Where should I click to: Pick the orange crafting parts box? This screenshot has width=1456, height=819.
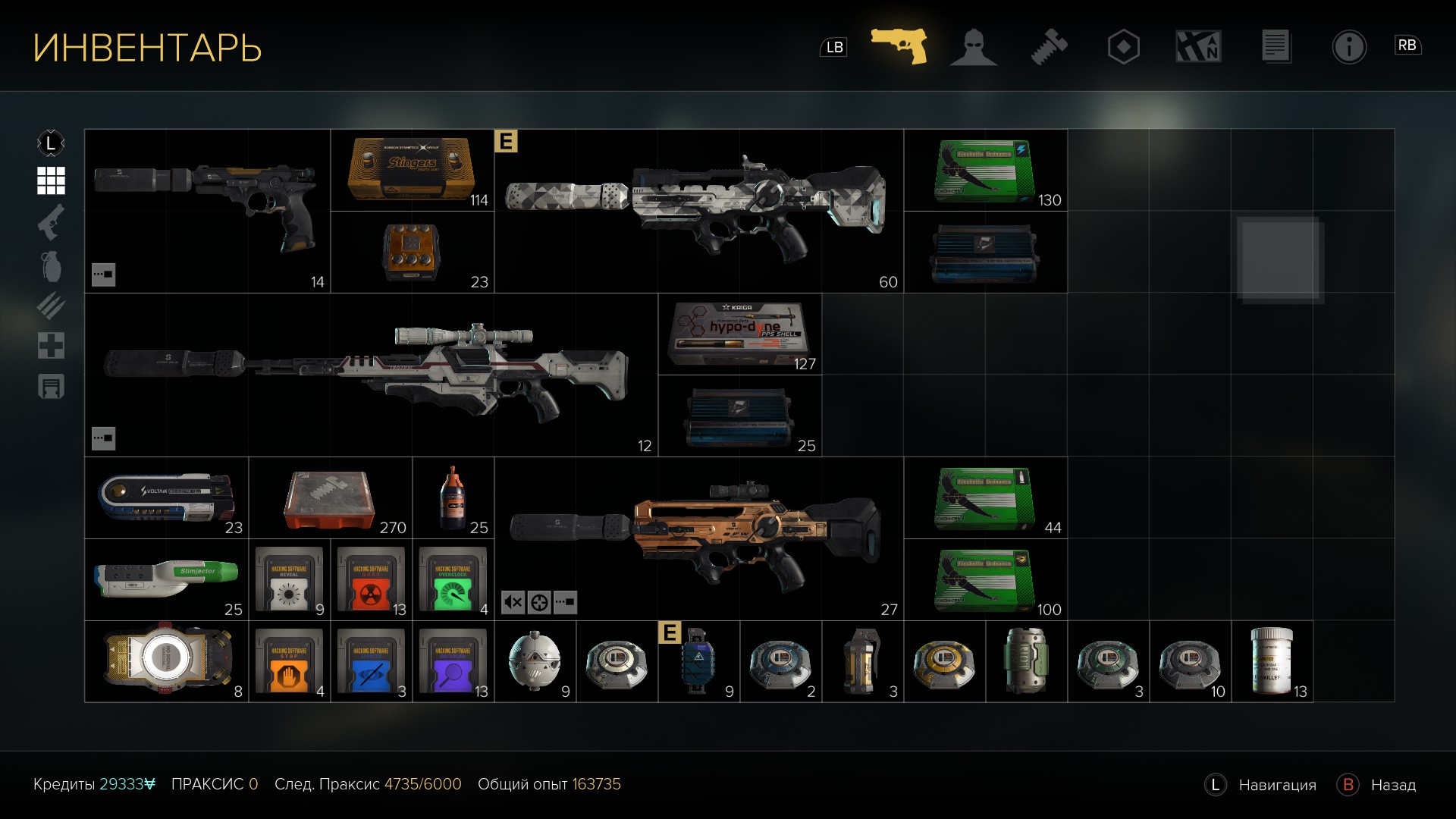click(x=330, y=497)
